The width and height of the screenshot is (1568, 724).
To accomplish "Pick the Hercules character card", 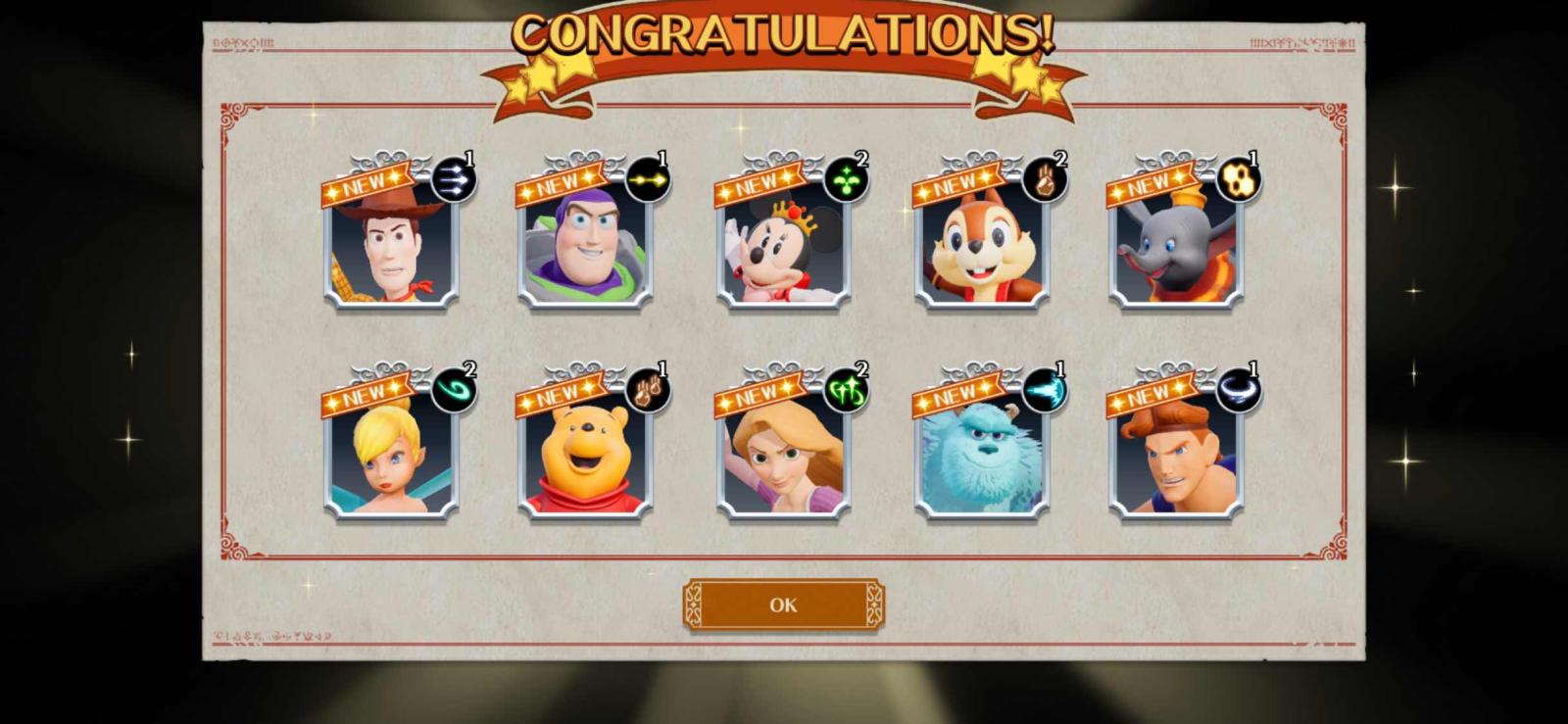I will click(1176, 453).
